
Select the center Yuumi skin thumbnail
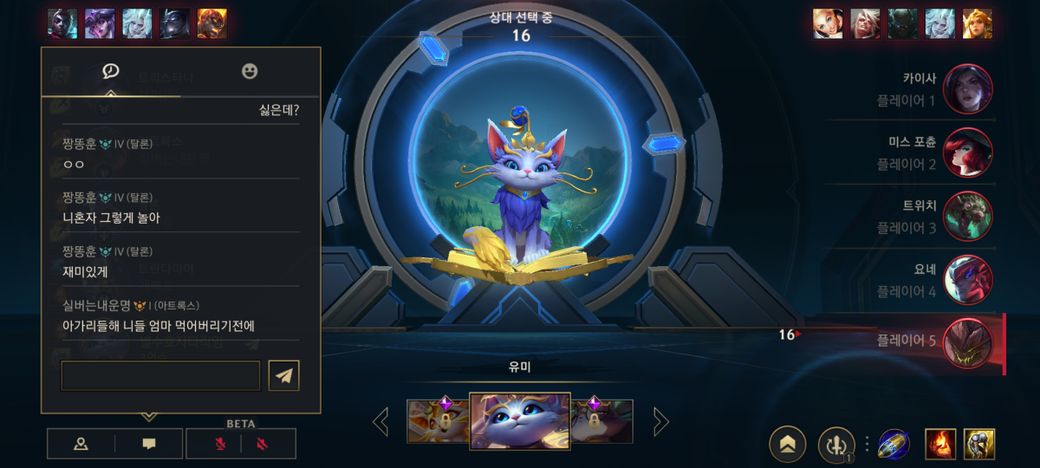click(520, 420)
